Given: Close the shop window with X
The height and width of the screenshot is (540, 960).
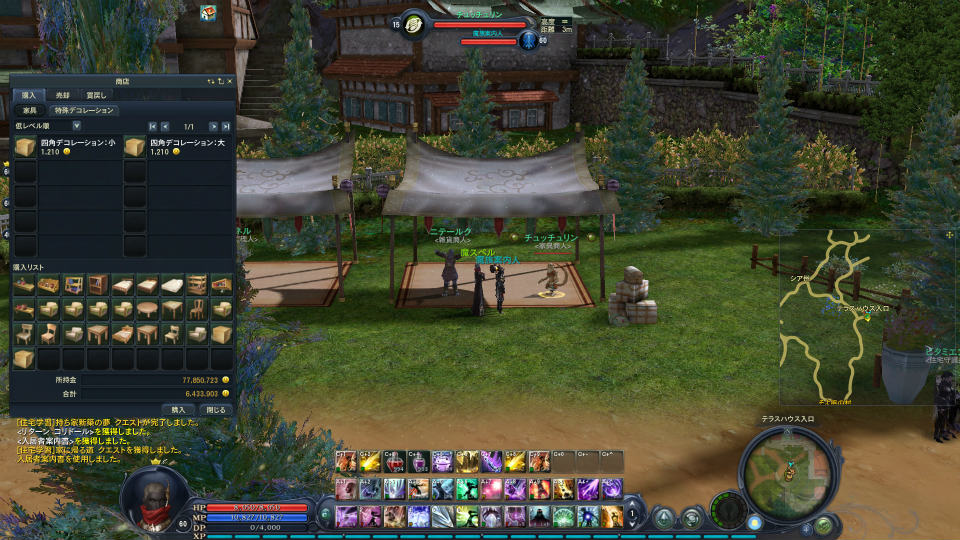Looking at the screenshot, I should click(x=229, y=81).
